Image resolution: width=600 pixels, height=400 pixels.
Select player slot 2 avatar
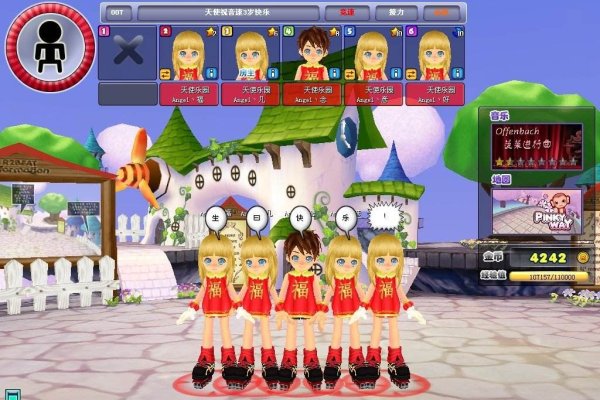point(187,53)
